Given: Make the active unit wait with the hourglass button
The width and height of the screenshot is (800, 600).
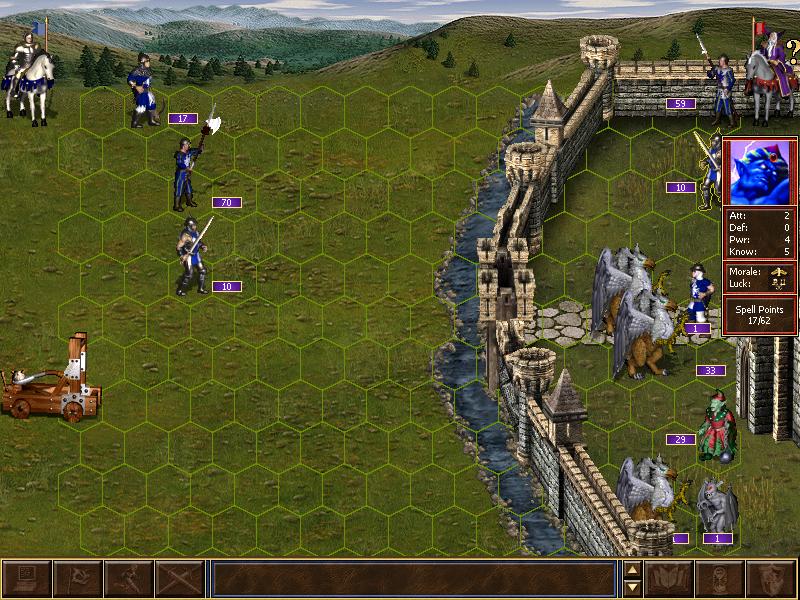Looking at the screenshot, I should [721, 579].
